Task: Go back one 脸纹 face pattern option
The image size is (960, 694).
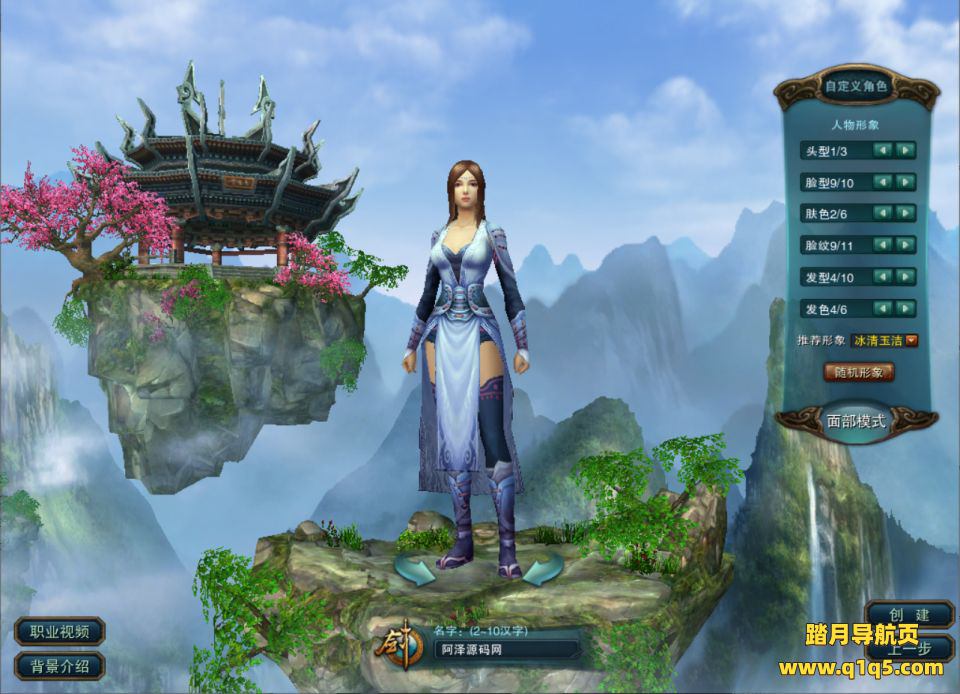Action: coord(883,245)
